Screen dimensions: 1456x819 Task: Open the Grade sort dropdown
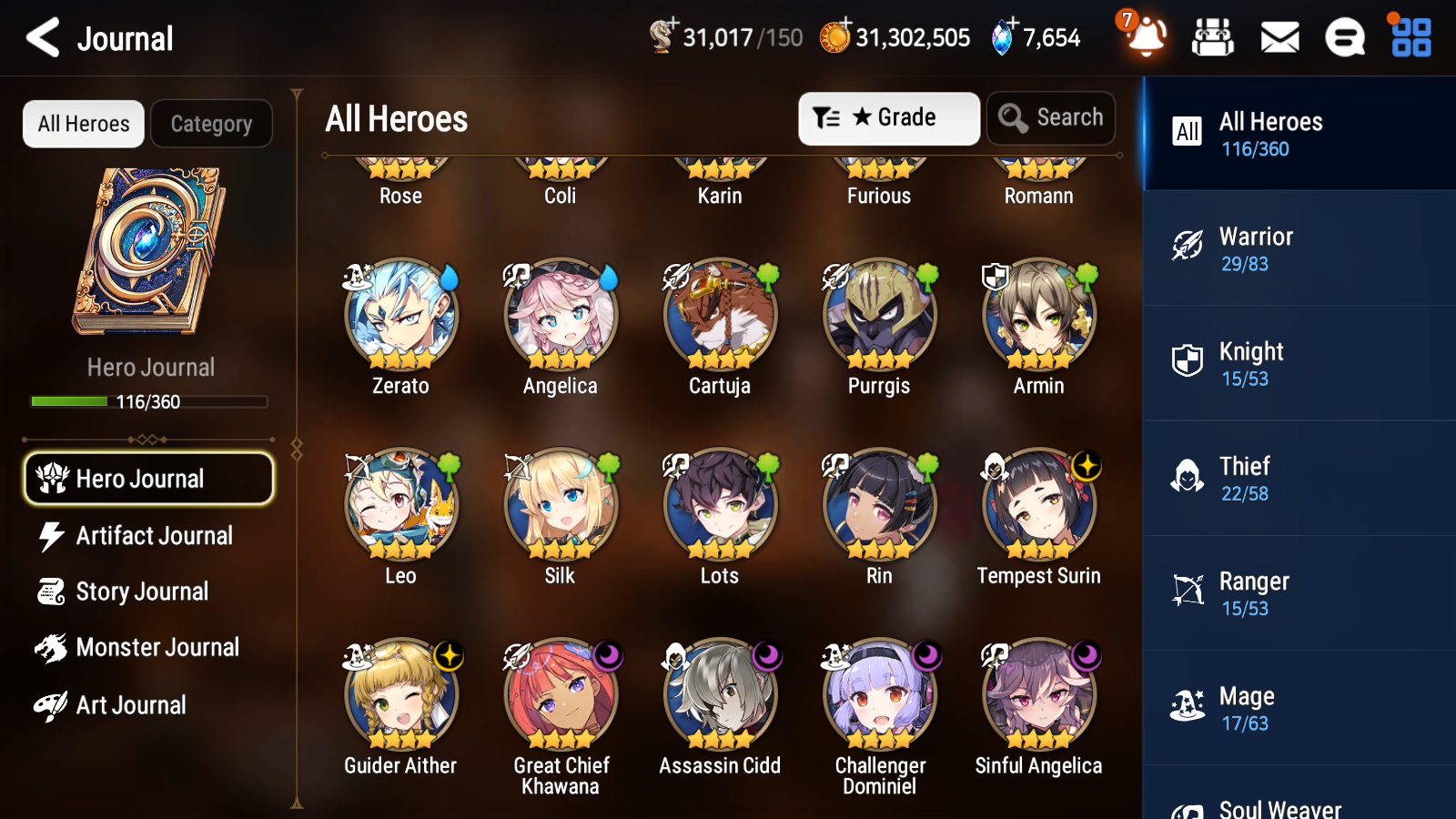888,117
